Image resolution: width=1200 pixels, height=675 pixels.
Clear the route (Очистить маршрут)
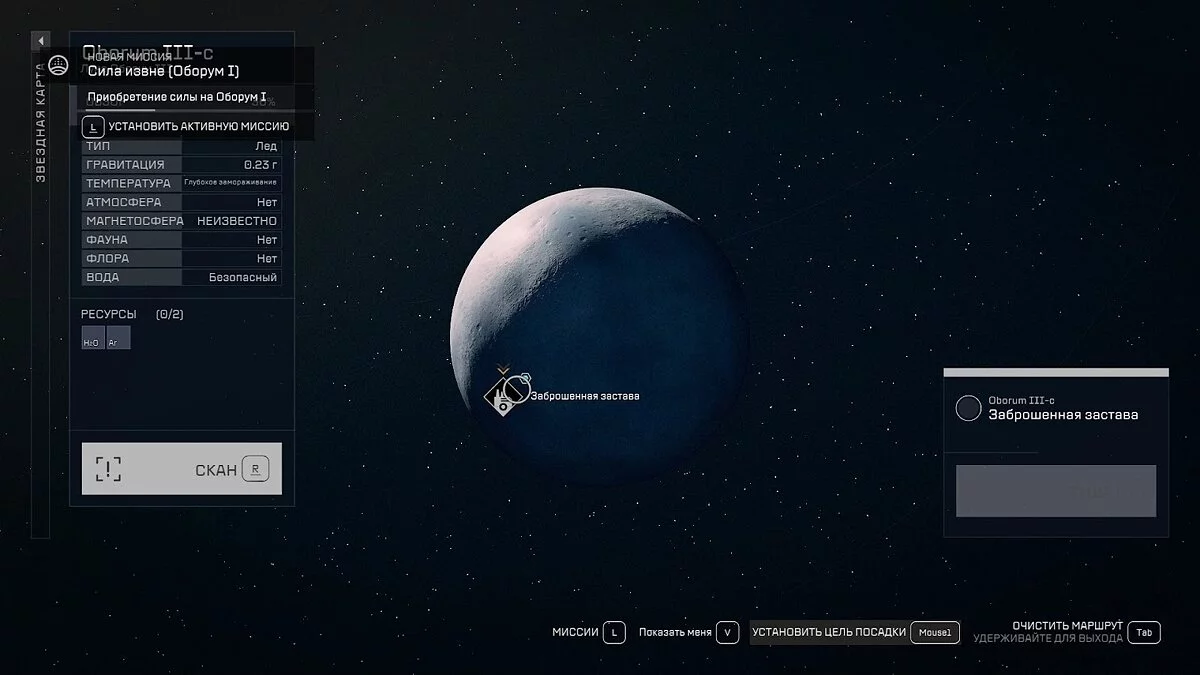point(1067,626)
